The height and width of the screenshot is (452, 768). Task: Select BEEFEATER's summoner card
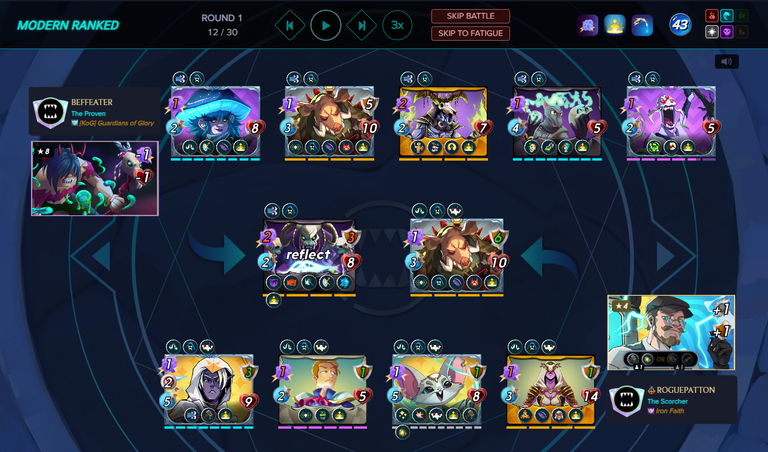coord(95,178)
